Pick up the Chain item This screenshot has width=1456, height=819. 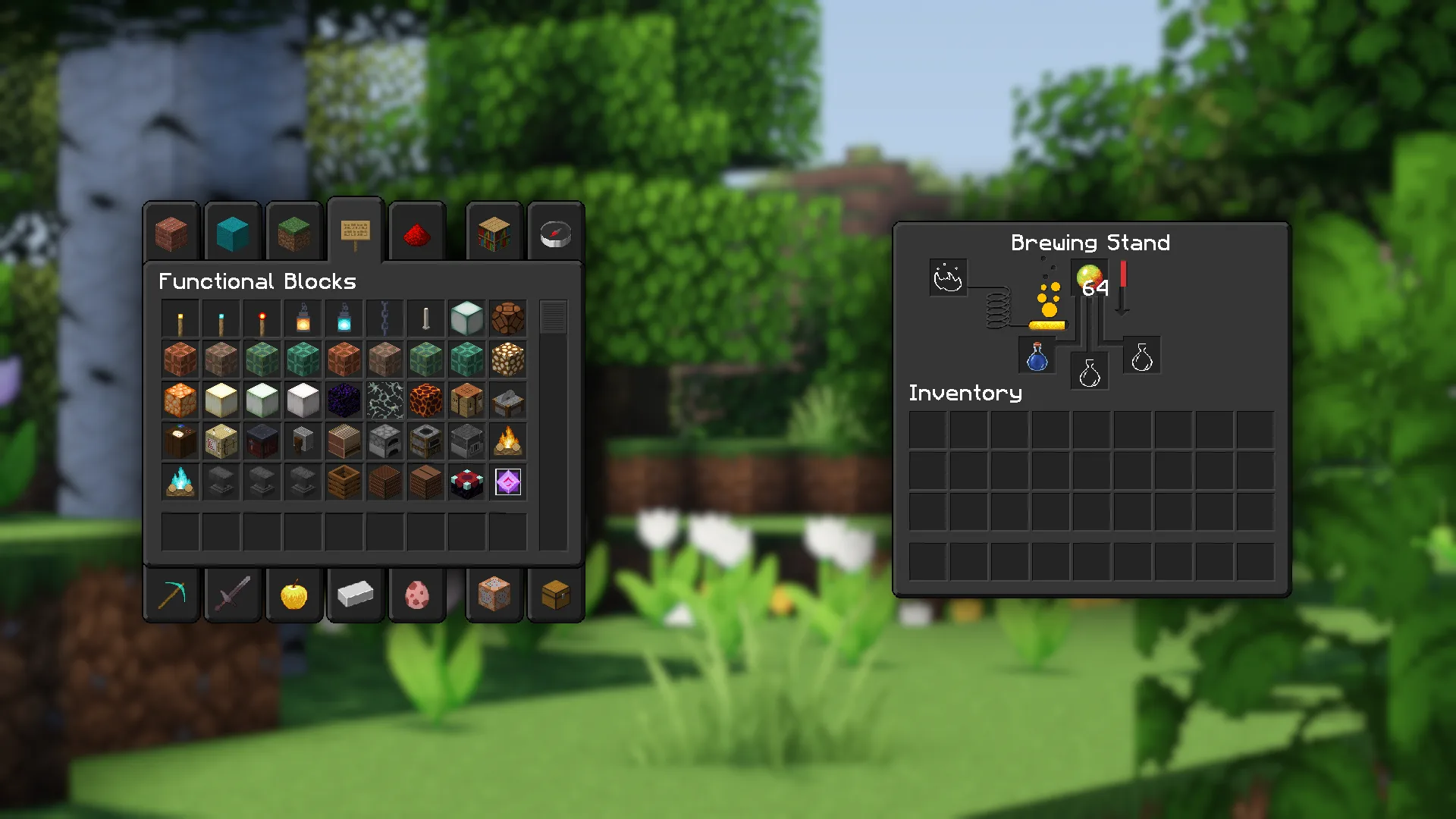385,318
